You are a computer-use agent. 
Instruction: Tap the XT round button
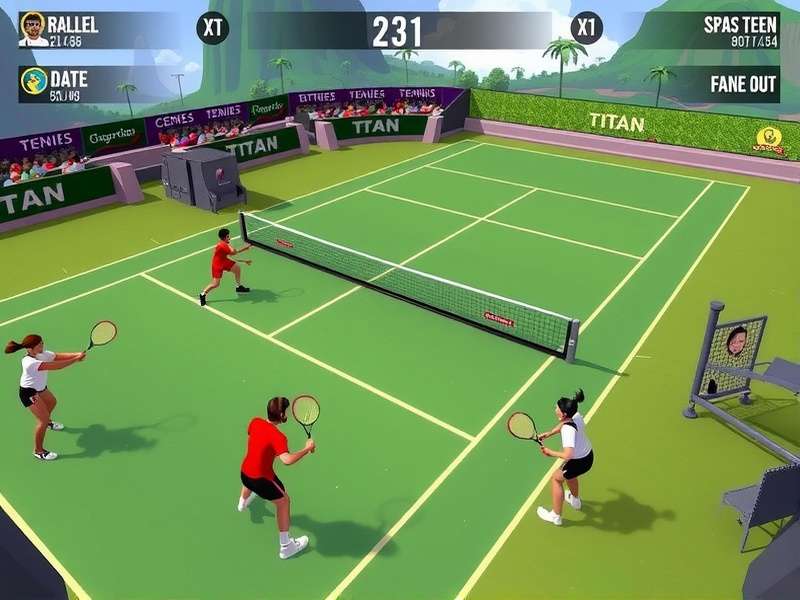212,28
